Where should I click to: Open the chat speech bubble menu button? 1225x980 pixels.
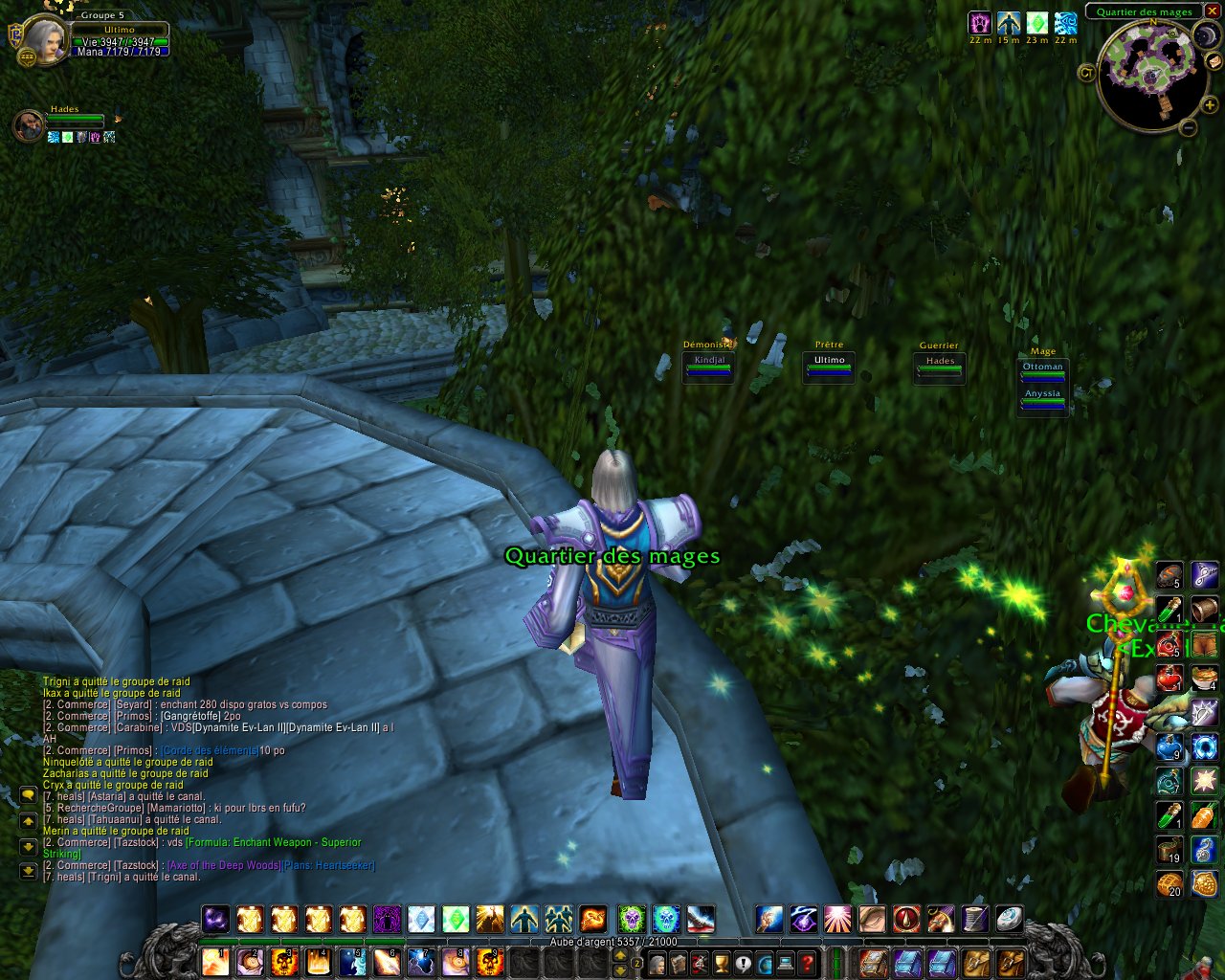tap(28, 796)
